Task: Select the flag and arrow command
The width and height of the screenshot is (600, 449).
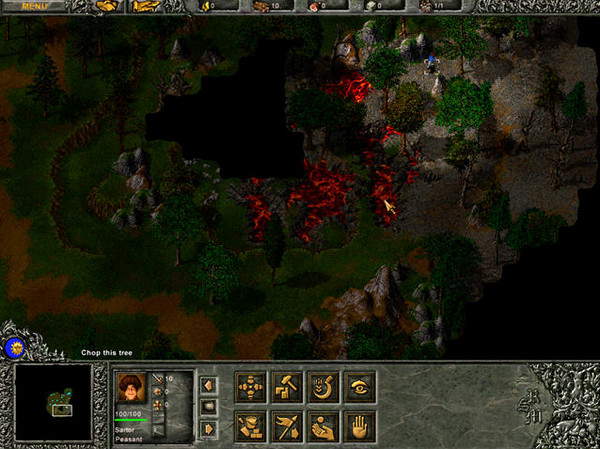Action: point(286,426)
